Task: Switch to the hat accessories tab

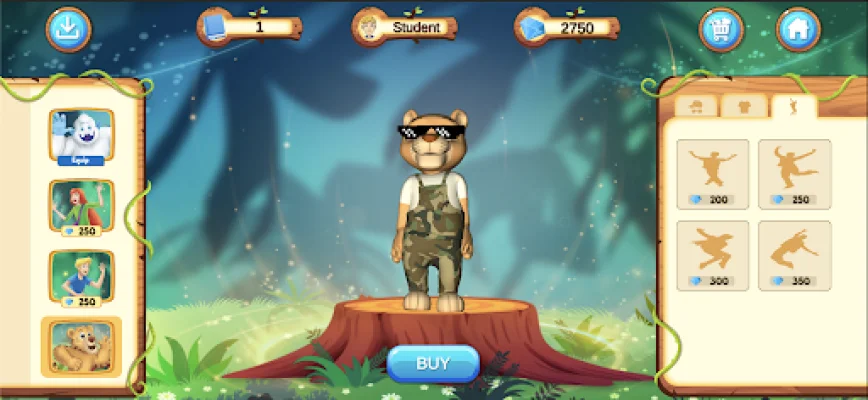Action: pyautogui.click(x=697, y=106)
